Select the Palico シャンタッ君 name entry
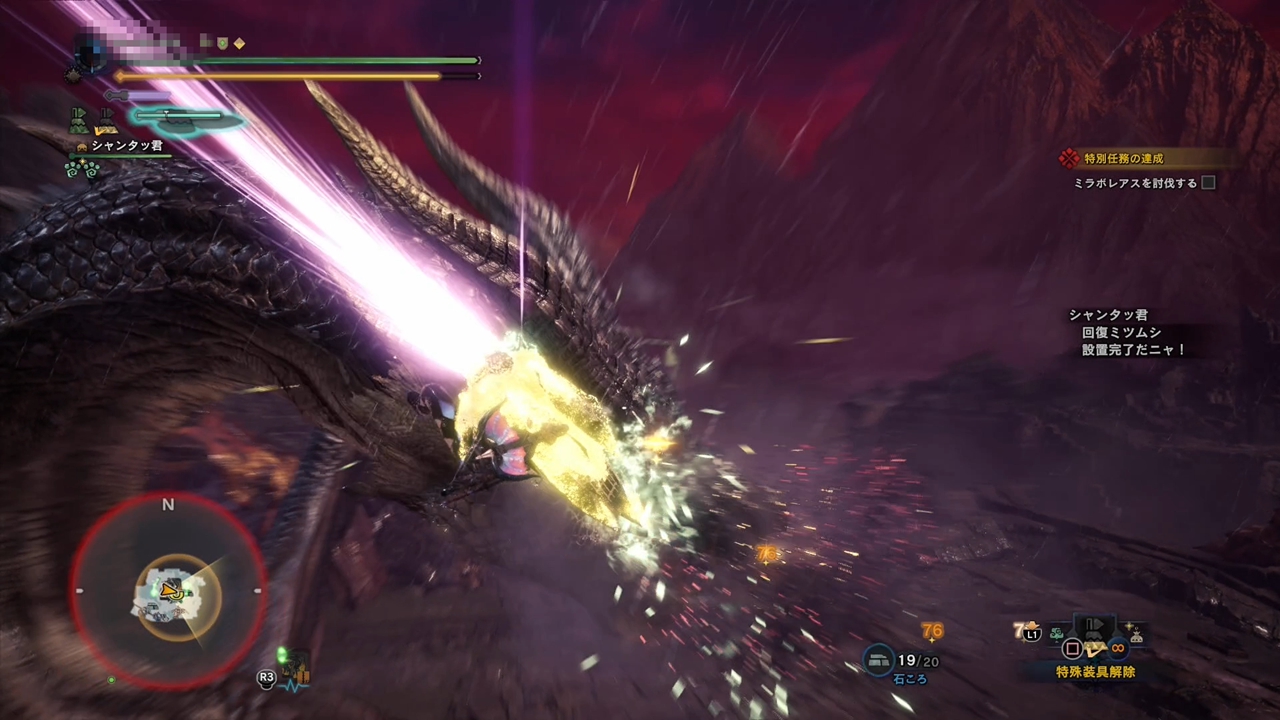 pos(126,146)
